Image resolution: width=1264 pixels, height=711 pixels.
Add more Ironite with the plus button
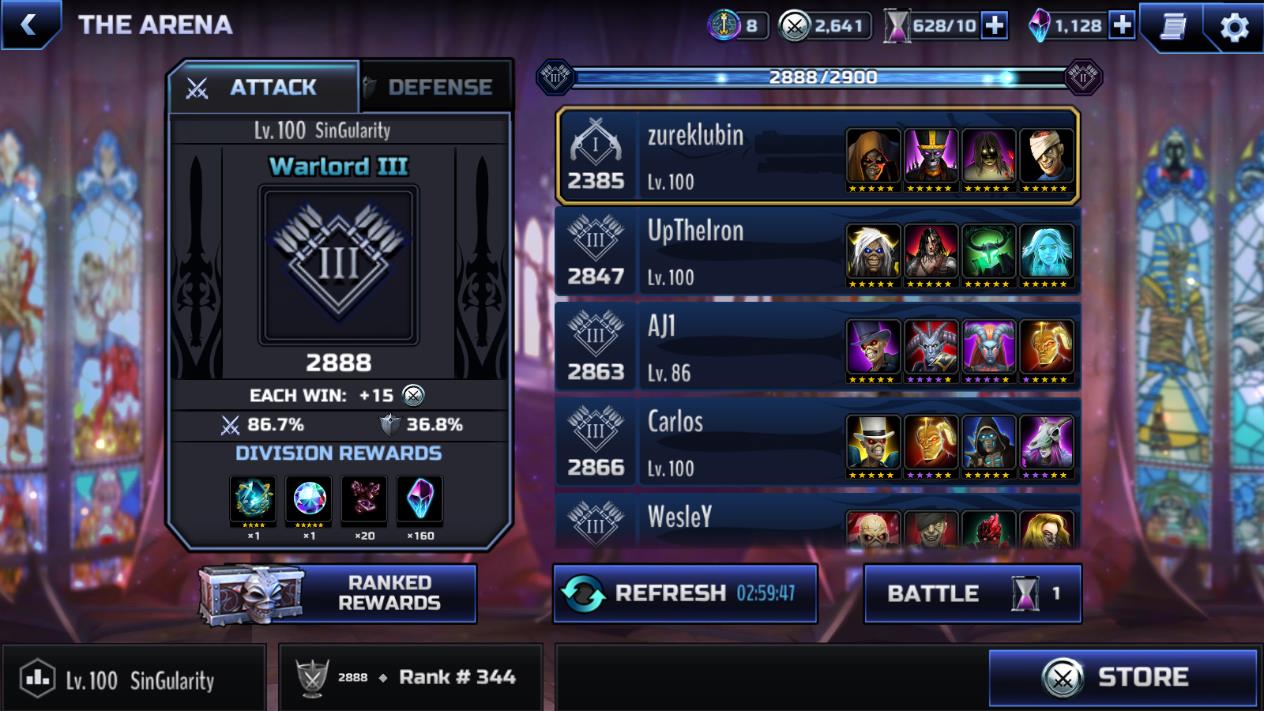point(1122,26)
